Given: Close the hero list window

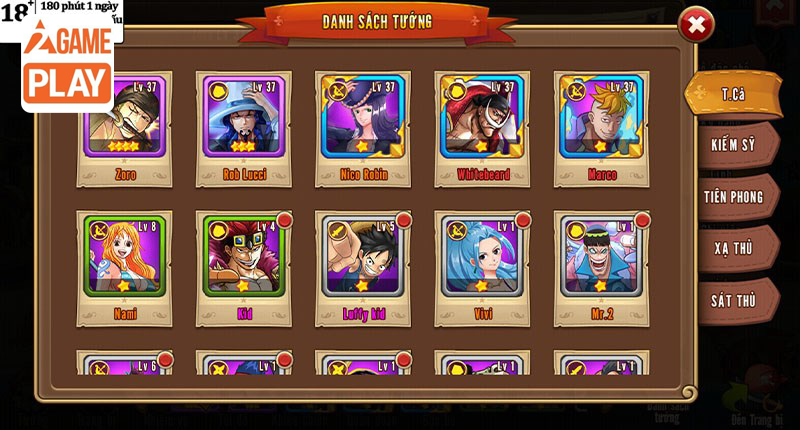Looking at the screenshot, I should pyautogui.click(x=696, y=25).
